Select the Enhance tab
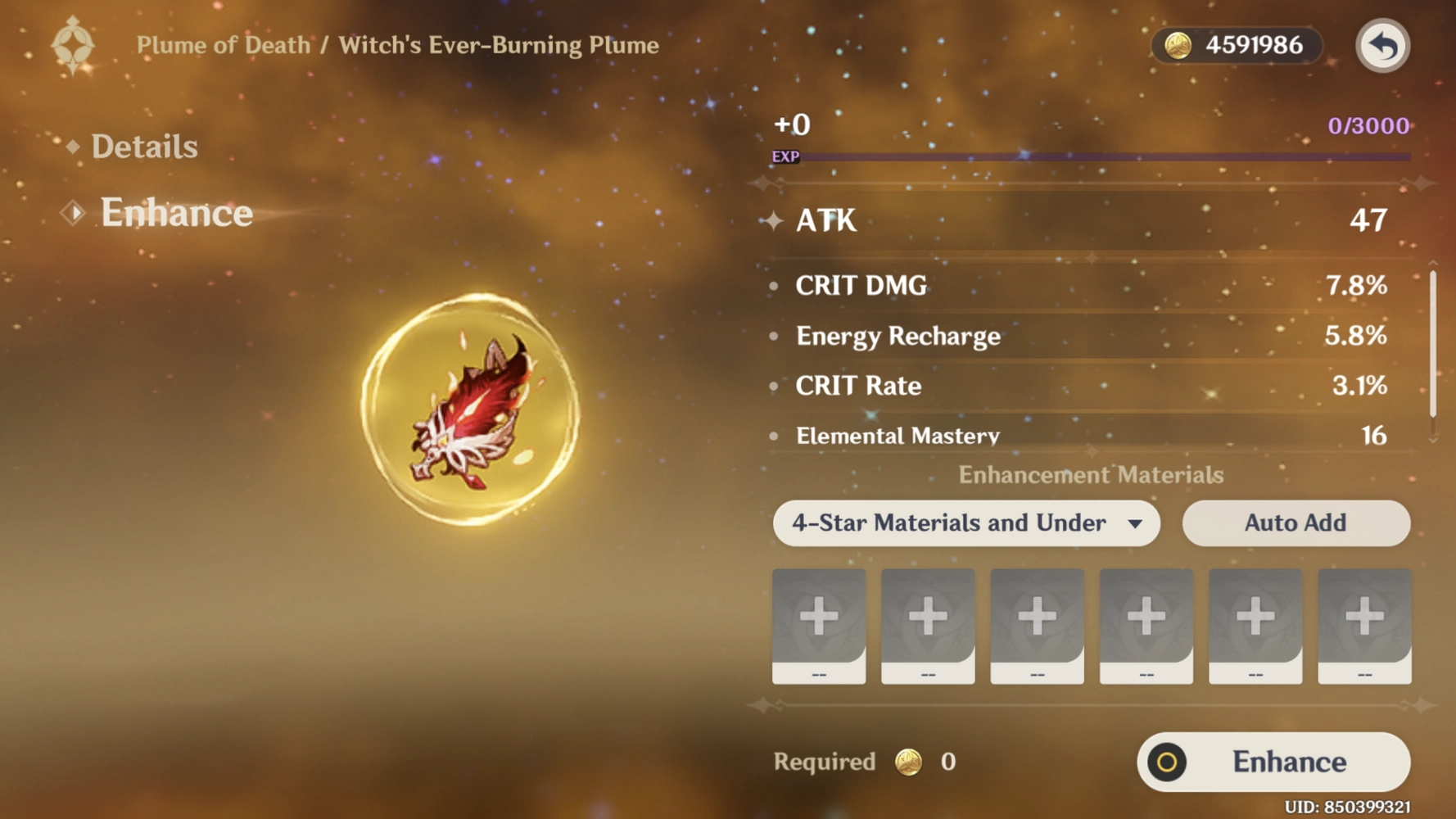 click(x=175, y=213)
